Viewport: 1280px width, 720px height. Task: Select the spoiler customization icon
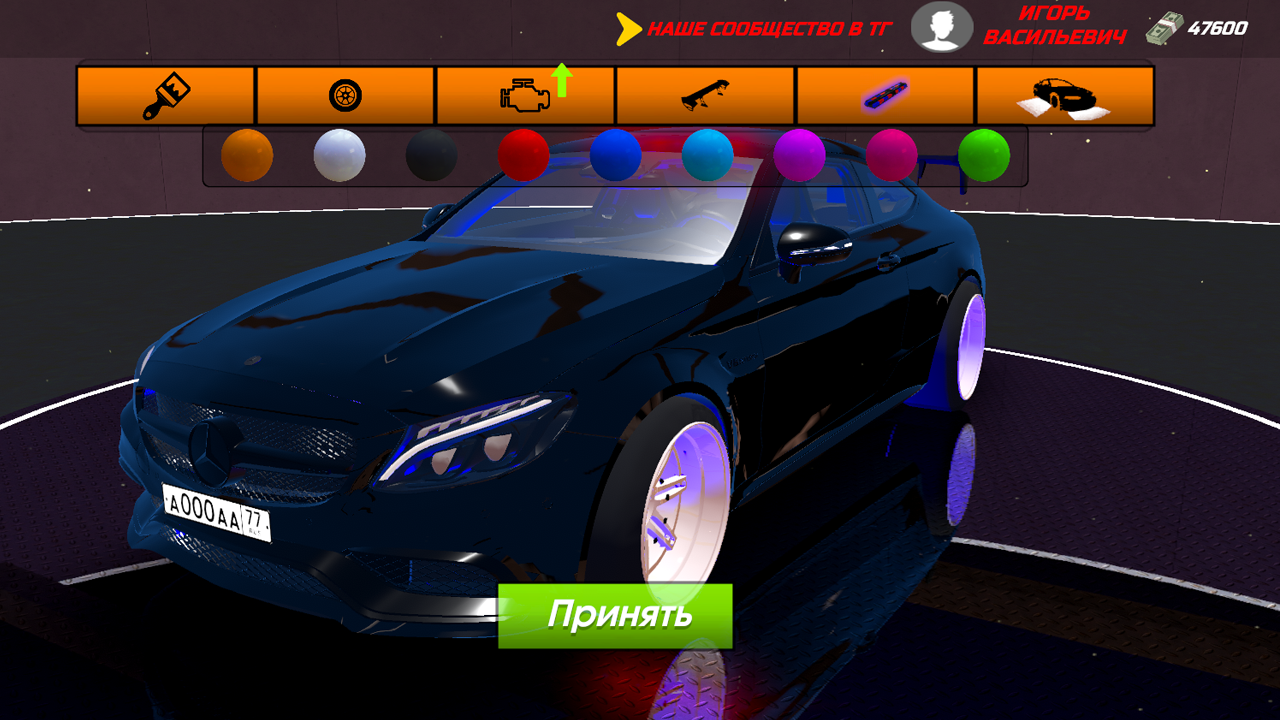coord(703,95)
